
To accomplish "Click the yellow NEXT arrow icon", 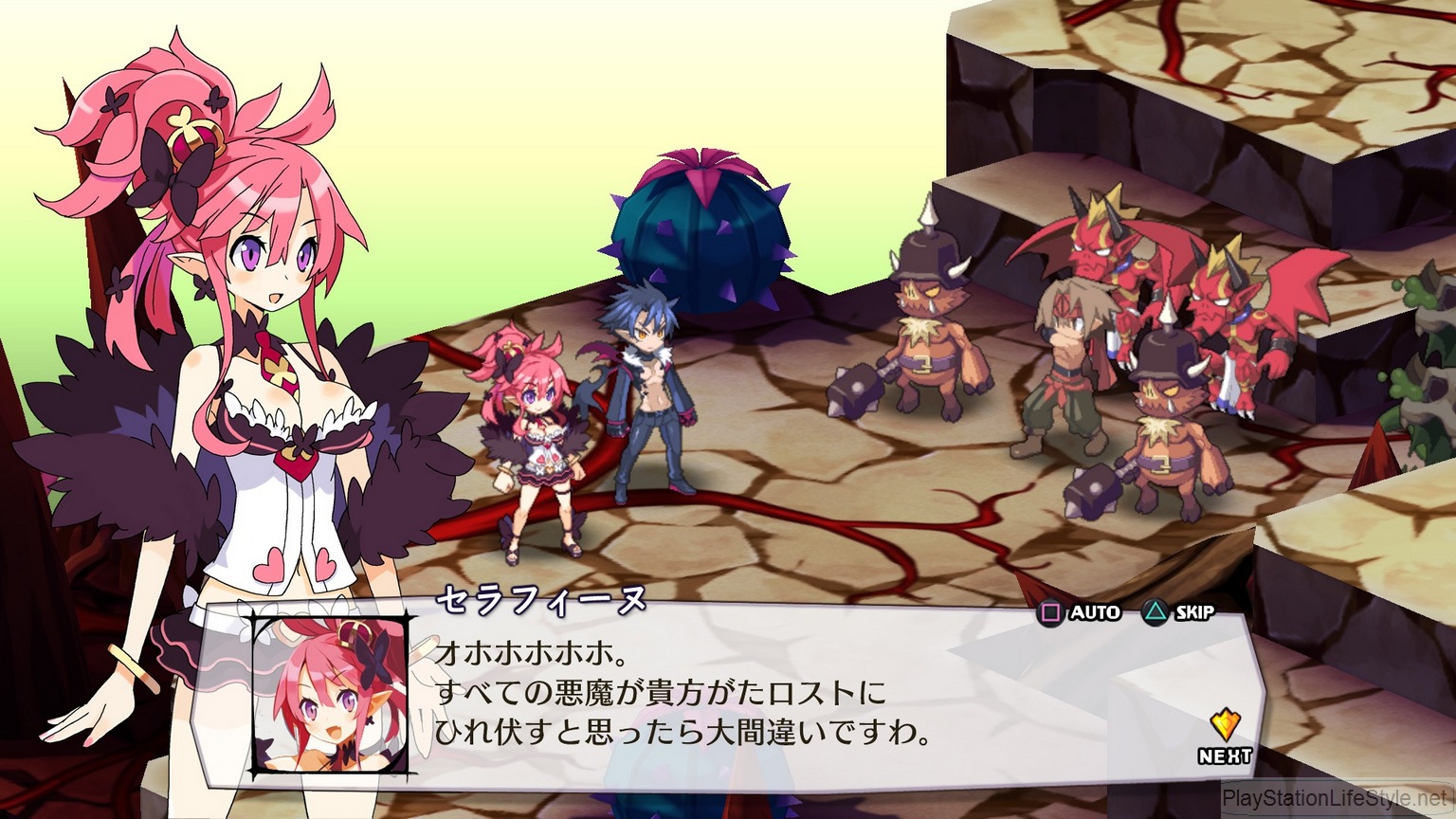I will (1224, 723).
